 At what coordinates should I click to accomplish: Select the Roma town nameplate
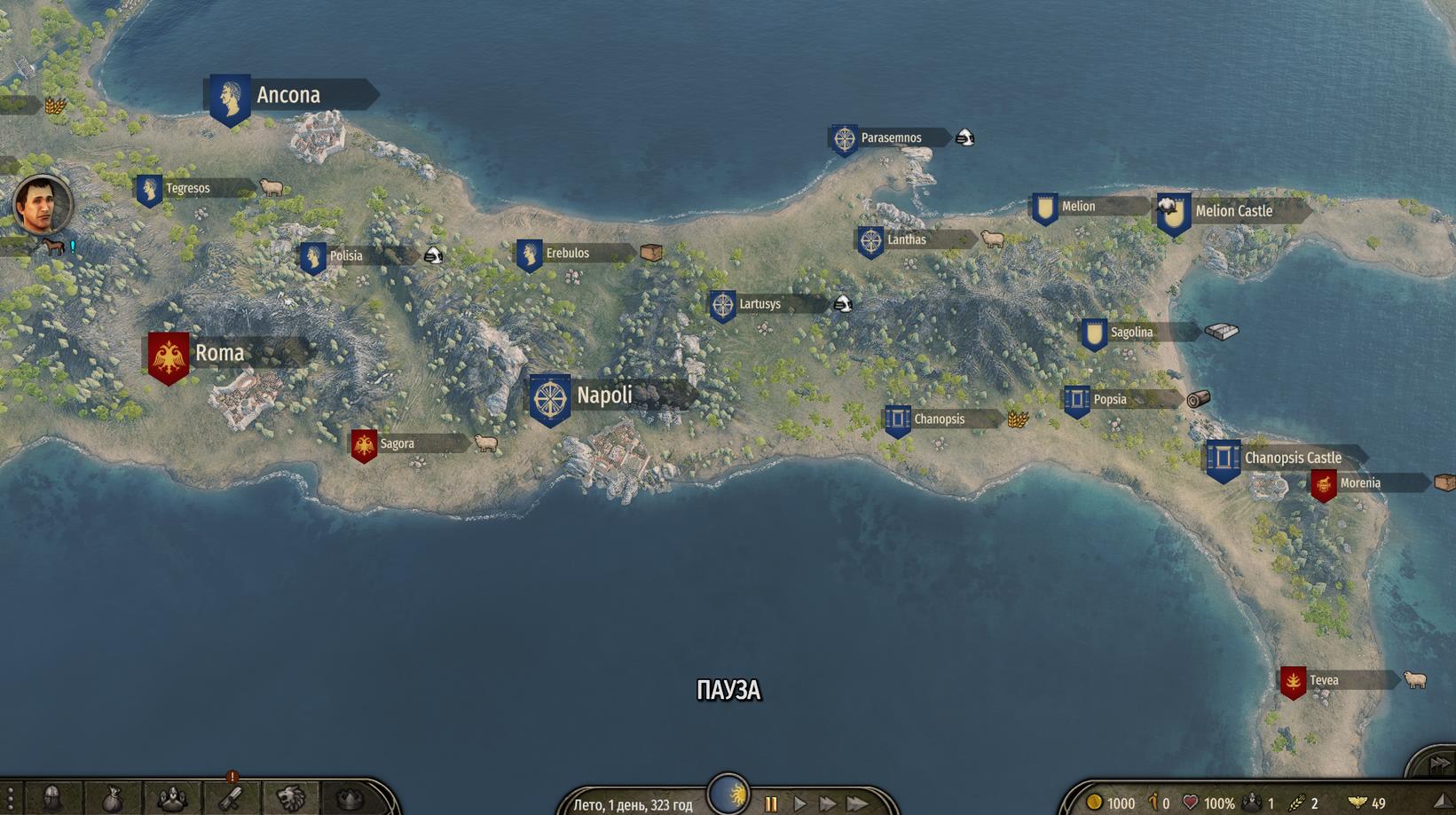coord(219,353)
